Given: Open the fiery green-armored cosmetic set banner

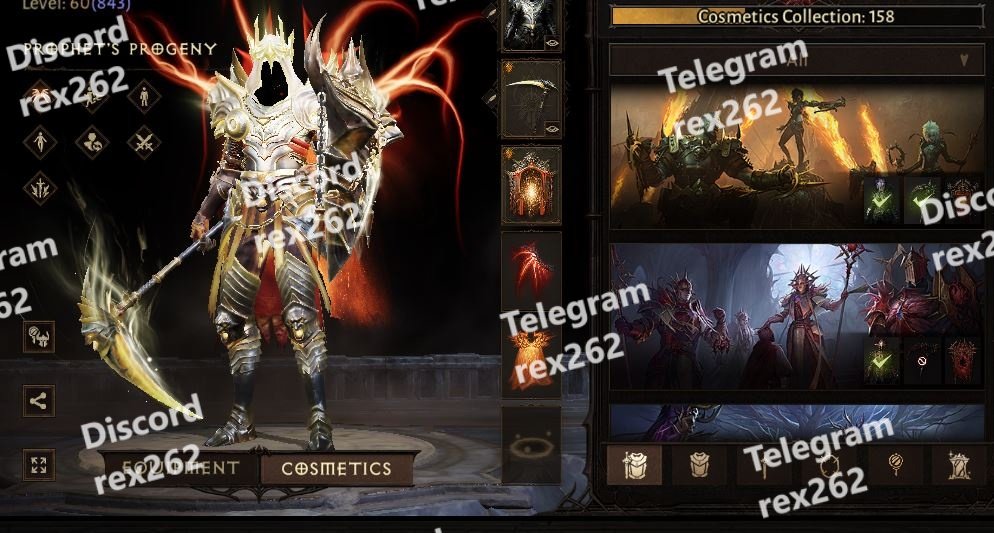Looking at the screenshot, I should [730, 155].
